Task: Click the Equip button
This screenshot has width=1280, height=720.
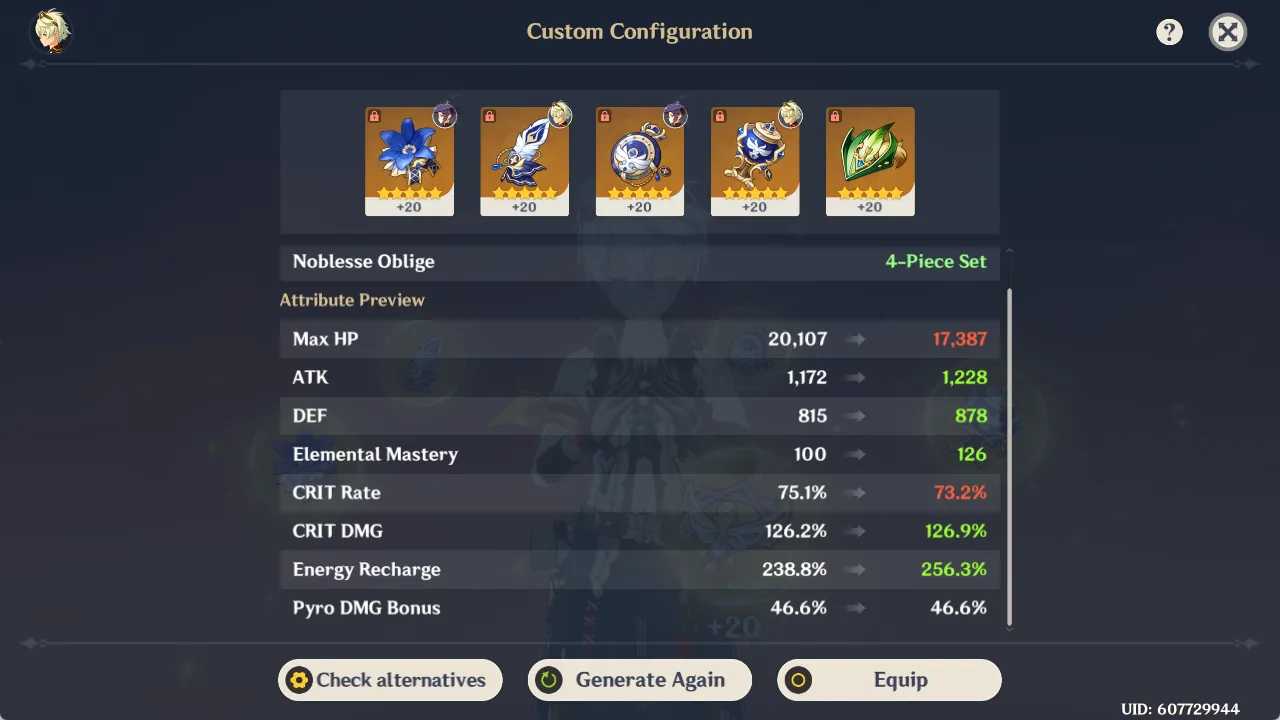Action: click(889, 680)
